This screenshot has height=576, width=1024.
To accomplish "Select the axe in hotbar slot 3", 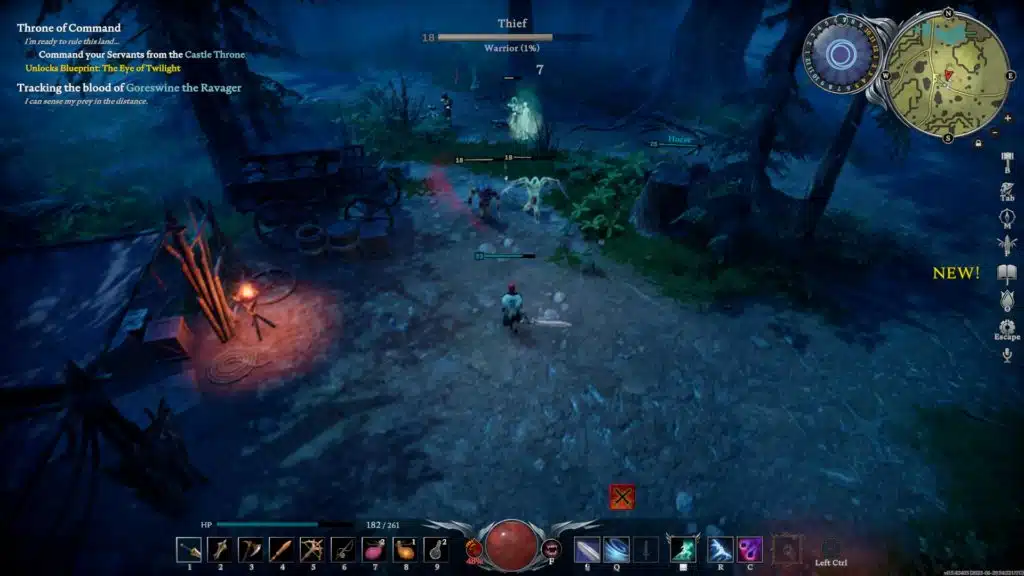I will [x=251, y=549].
